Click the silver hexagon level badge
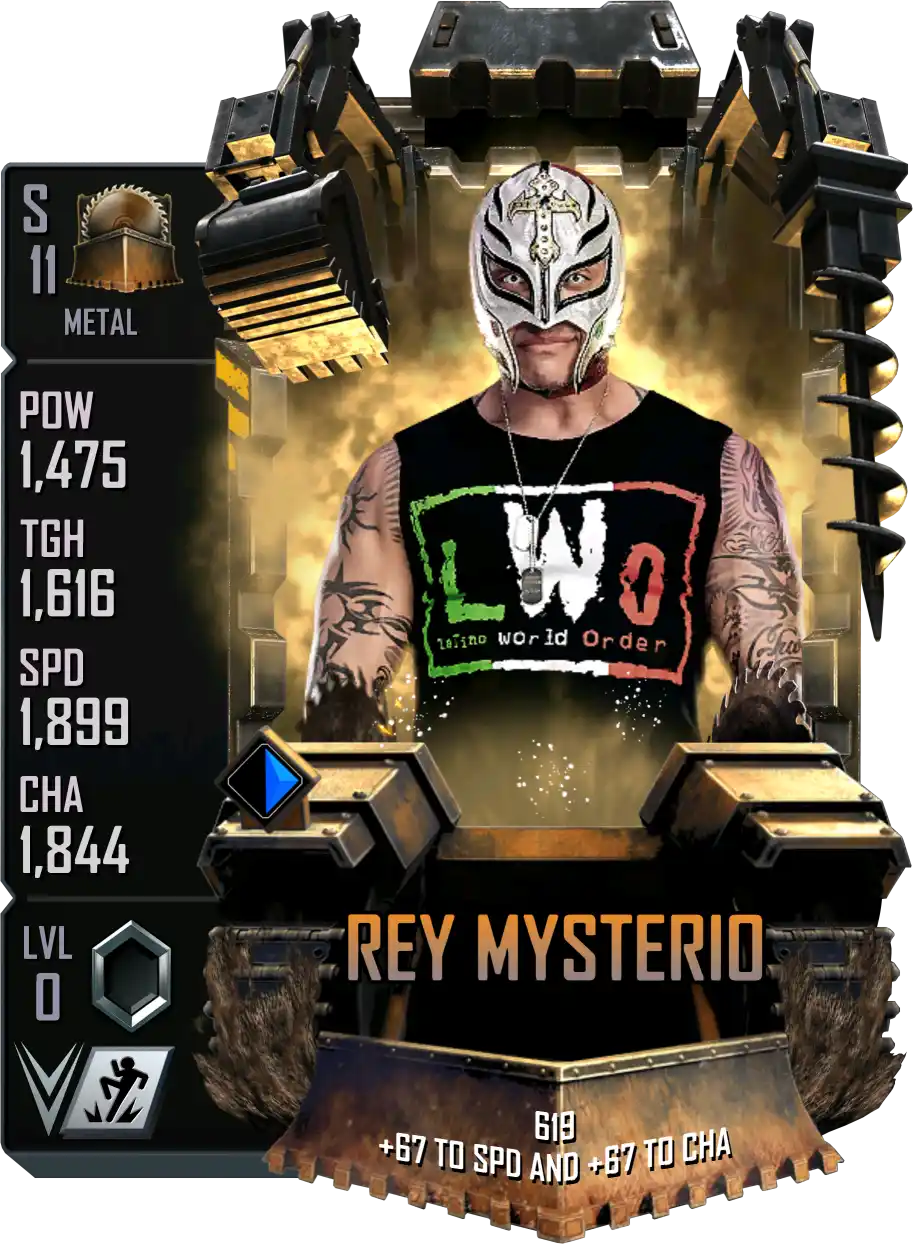The image size is (913, 1244). pos(131,974)
